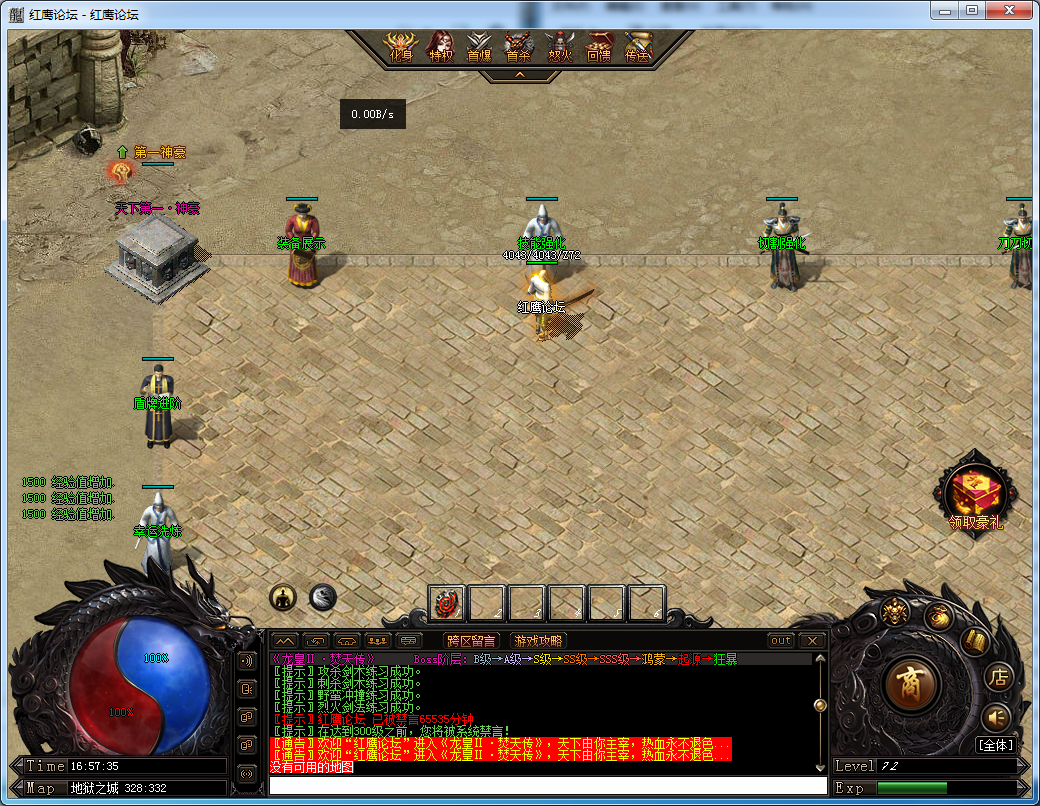
Task: Click the large 商 shop button
Action: coord(911,686)
